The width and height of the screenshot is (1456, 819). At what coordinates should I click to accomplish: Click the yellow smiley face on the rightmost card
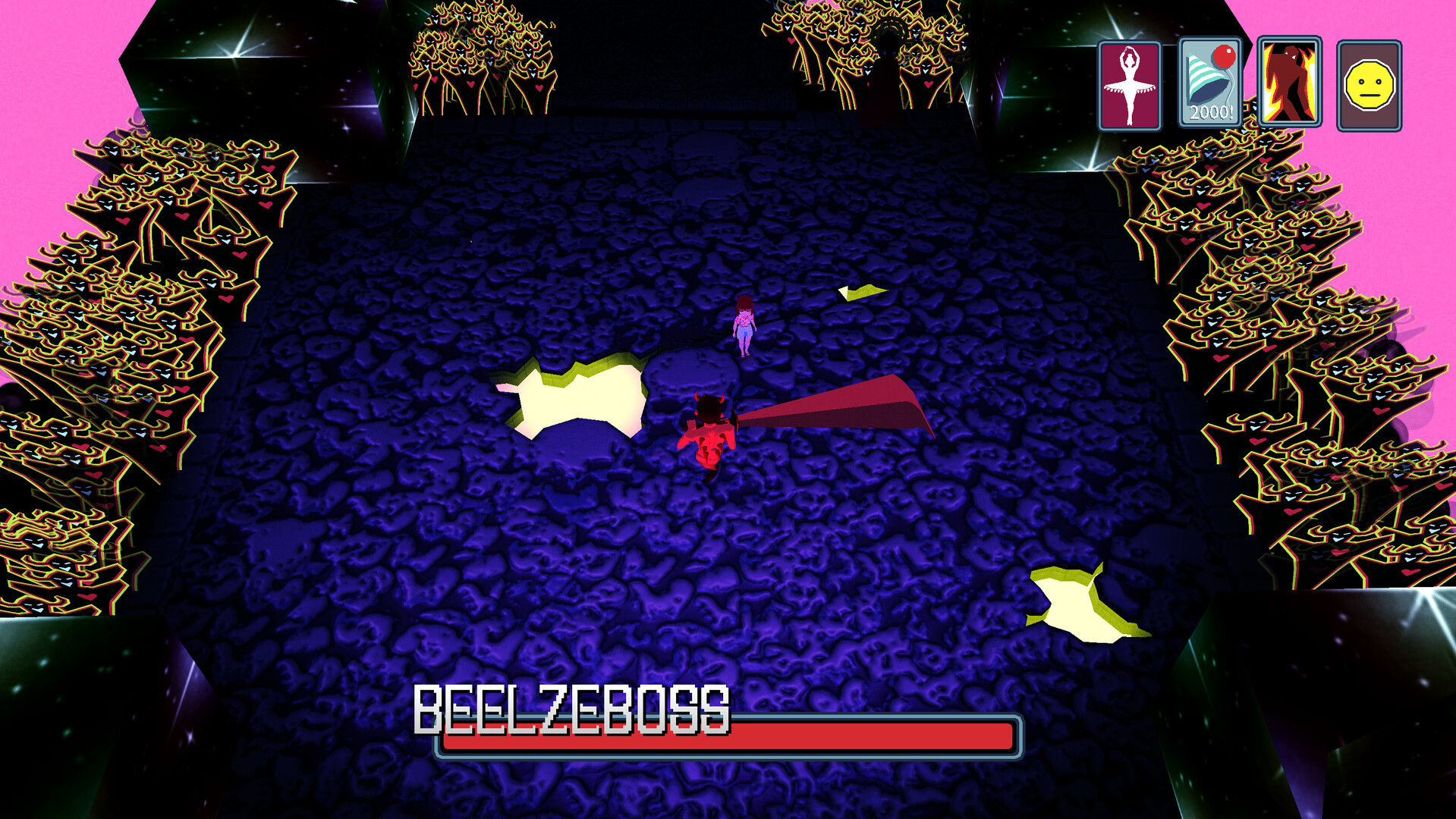point(1368,83)
